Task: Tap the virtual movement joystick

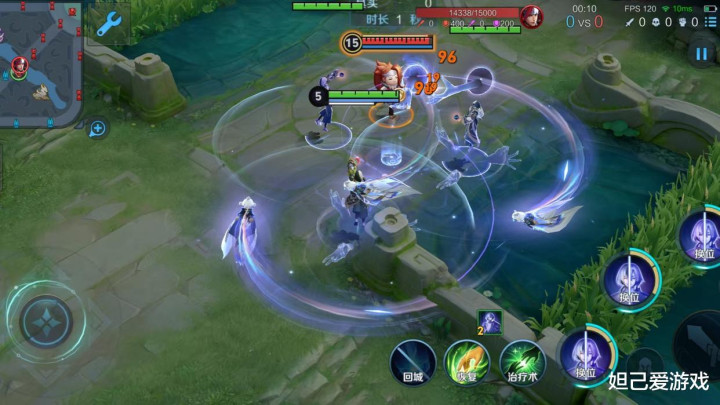Action: coord(45,321)
